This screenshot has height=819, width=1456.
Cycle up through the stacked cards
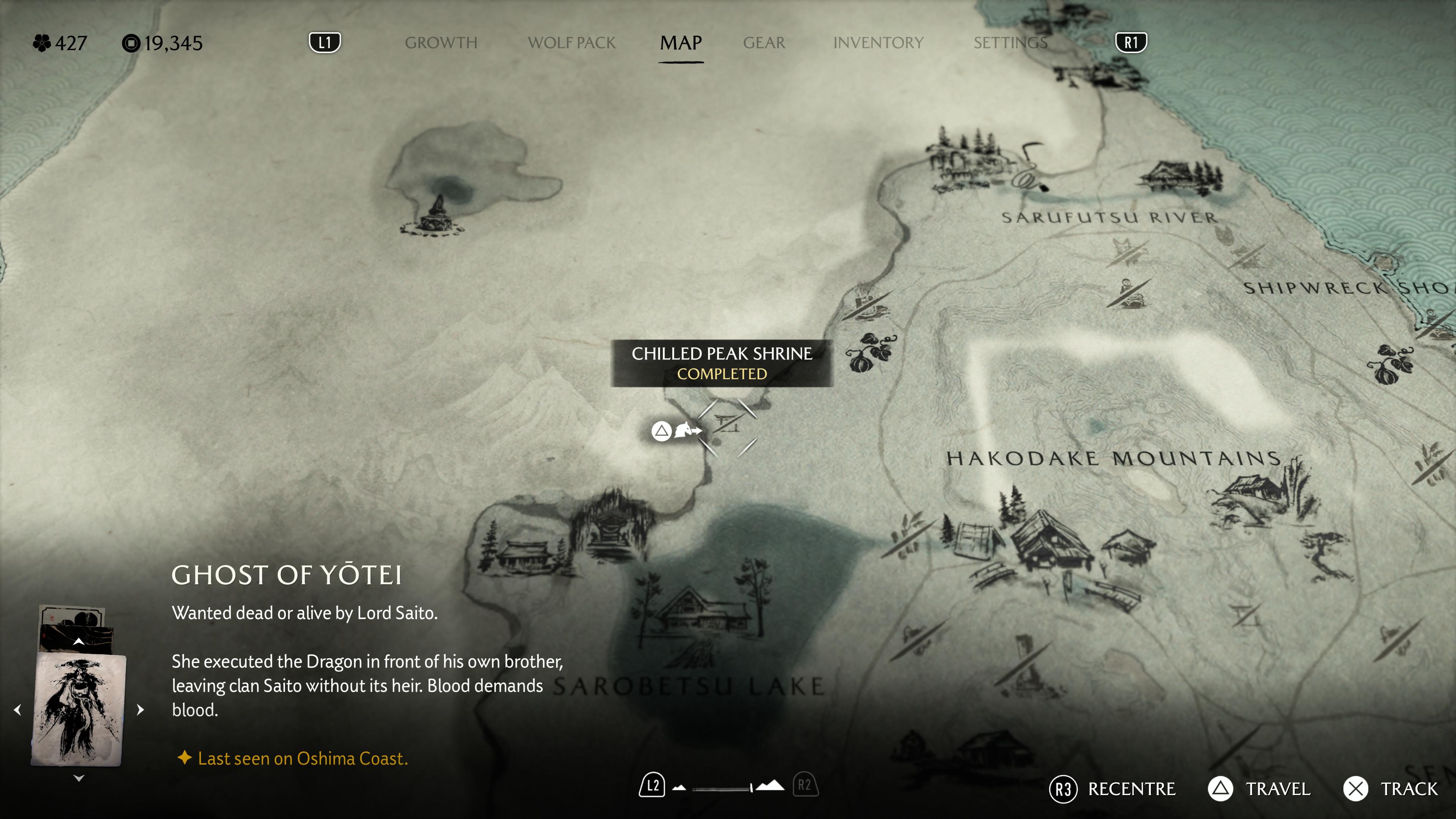click(x=78, y=642)
